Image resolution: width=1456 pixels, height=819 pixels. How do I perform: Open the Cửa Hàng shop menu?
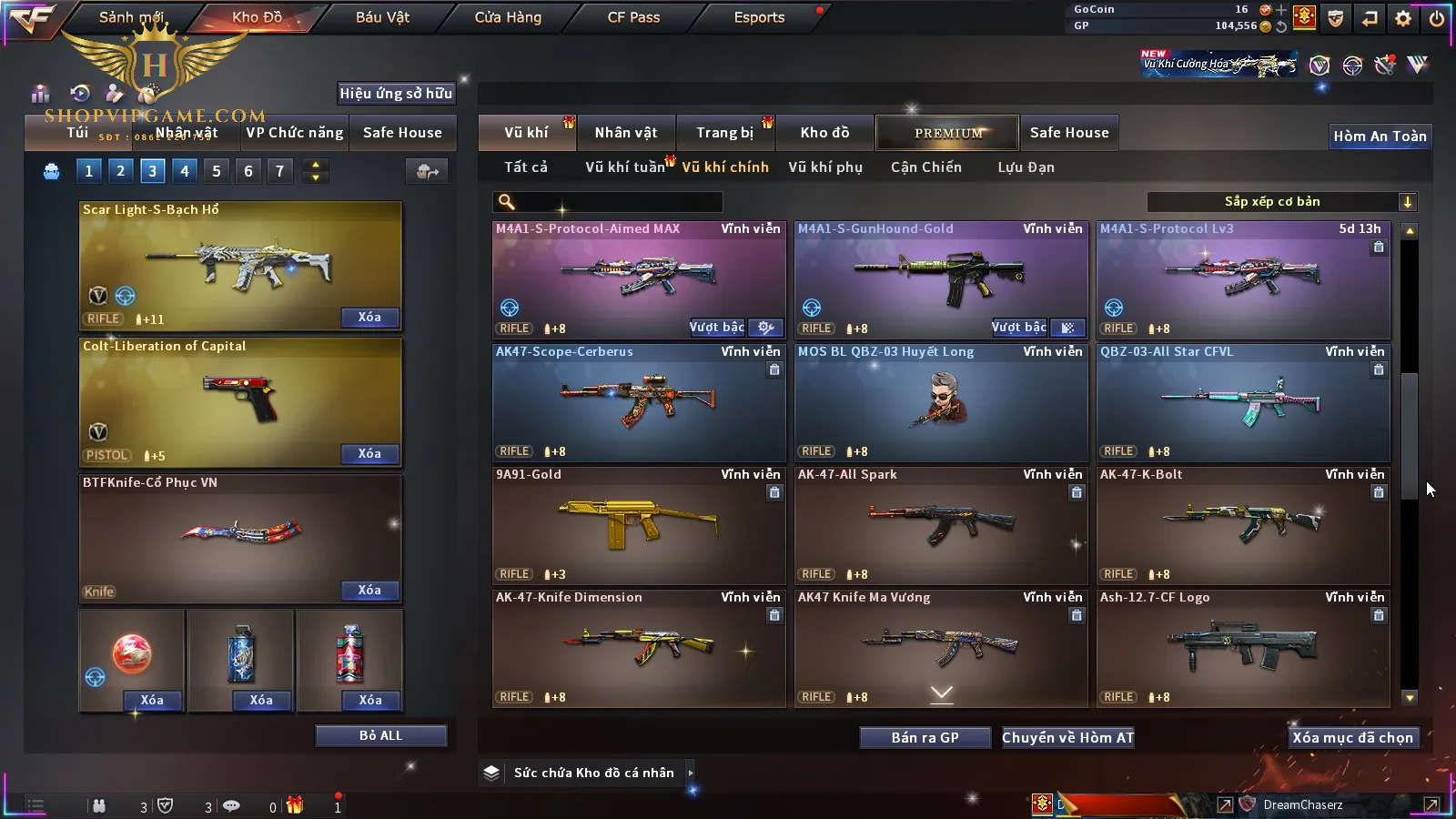[x=508, y=17]
